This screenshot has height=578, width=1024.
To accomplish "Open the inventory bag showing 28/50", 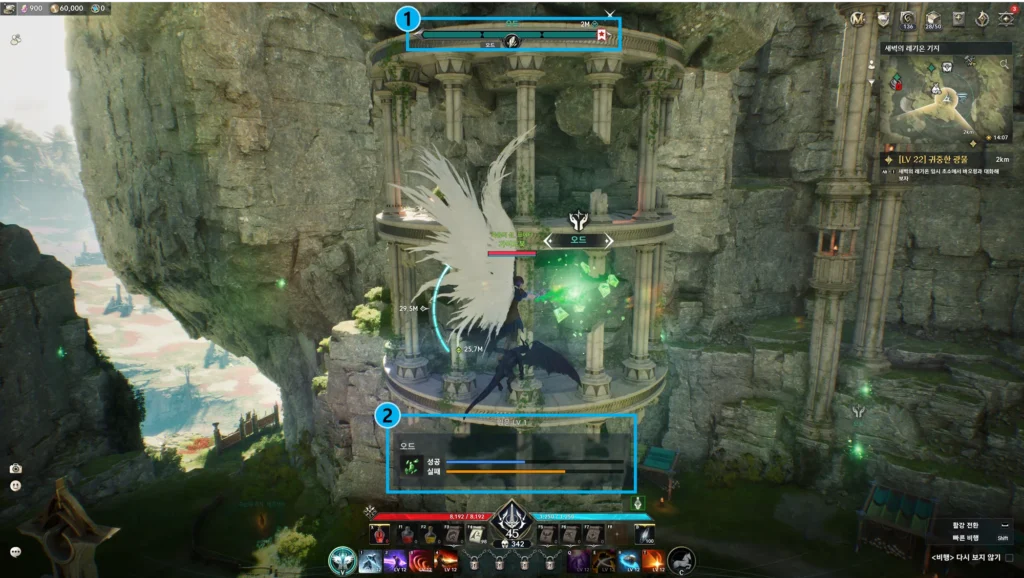I will [934, 18].
